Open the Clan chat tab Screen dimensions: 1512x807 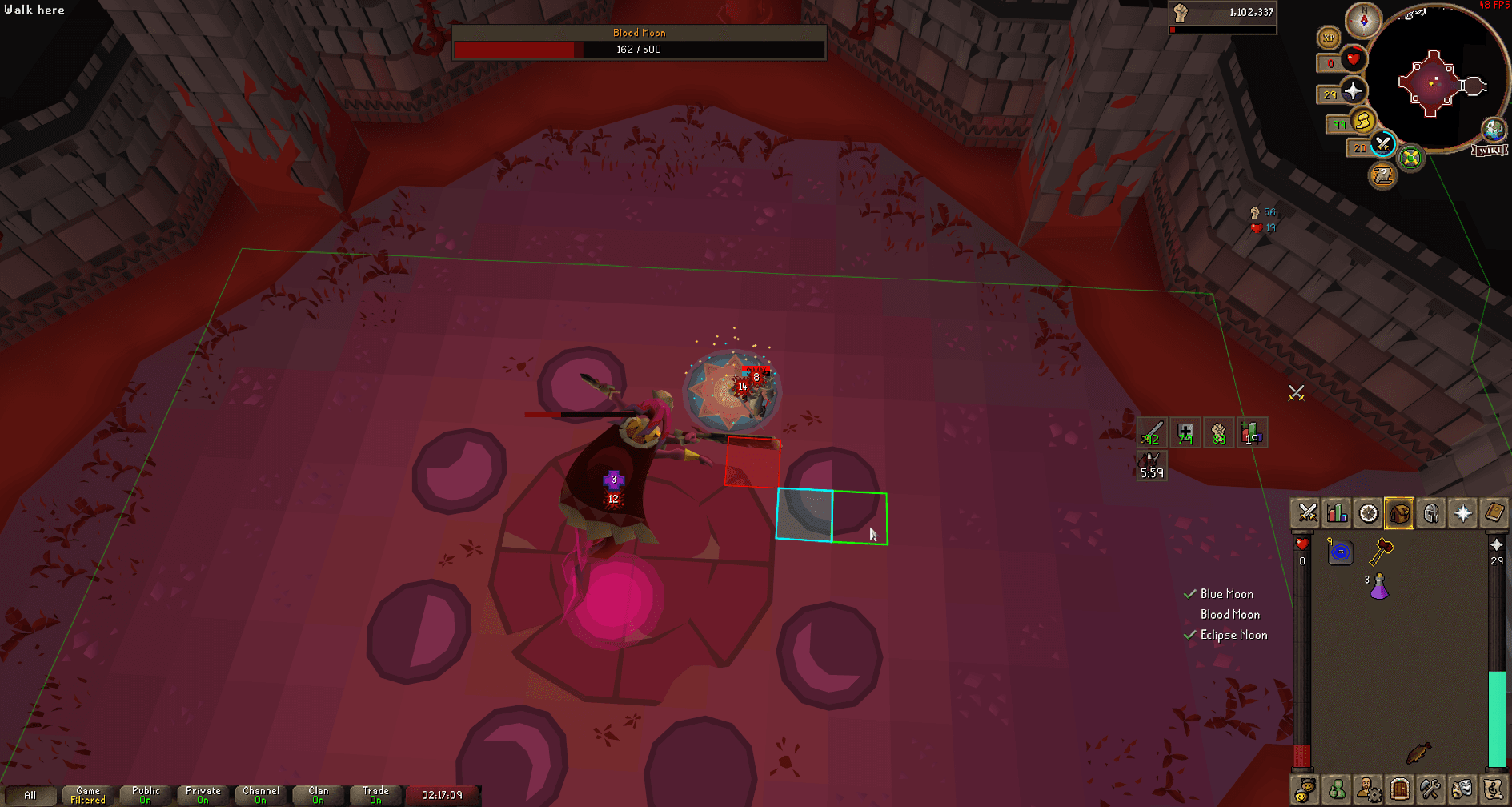pos(317,793)
